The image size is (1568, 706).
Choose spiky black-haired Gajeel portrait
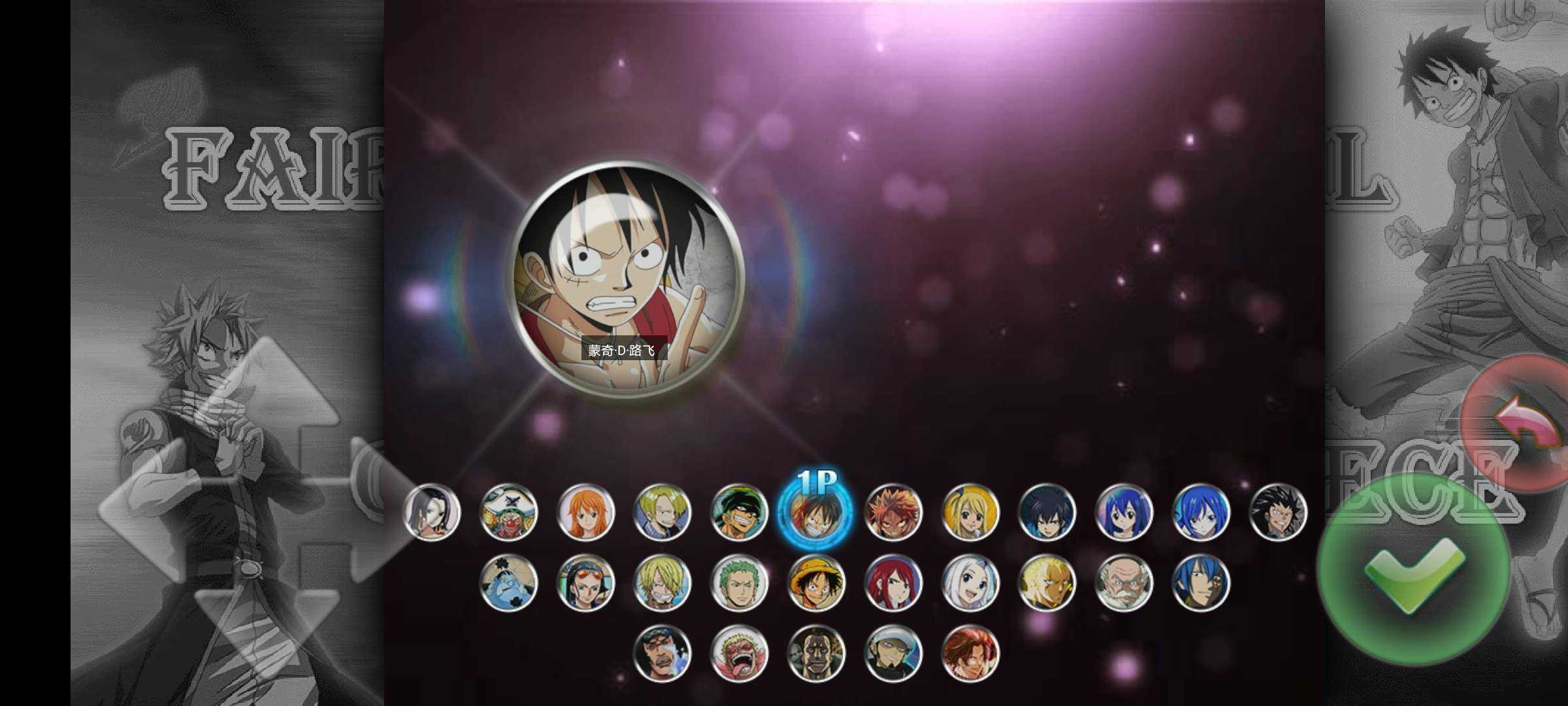click(1277, 513)
